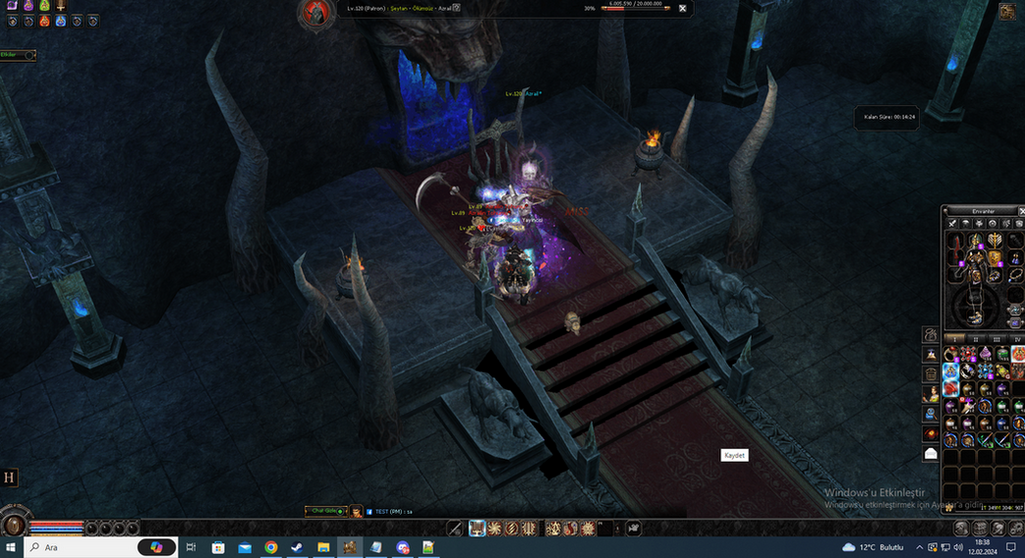Click the sword attack quickslot
This screenshot has height=558, width=1025.
455,528
